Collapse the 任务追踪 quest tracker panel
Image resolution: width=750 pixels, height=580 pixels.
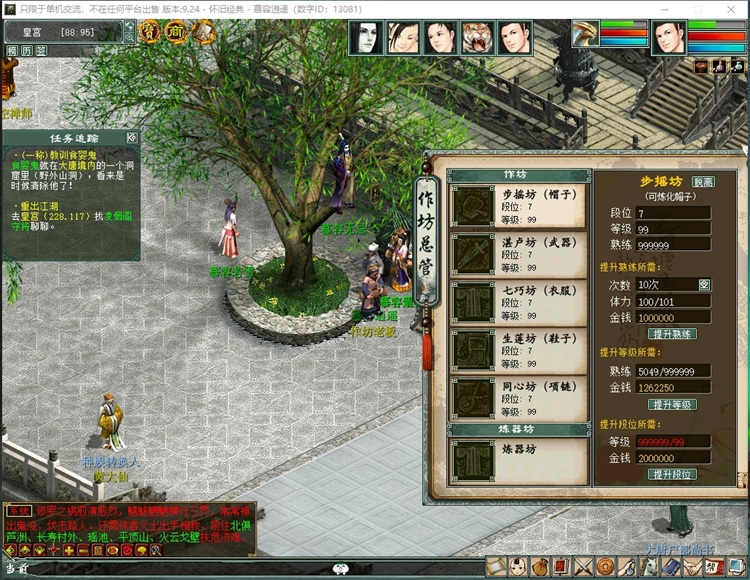click(x=132, y=137)
